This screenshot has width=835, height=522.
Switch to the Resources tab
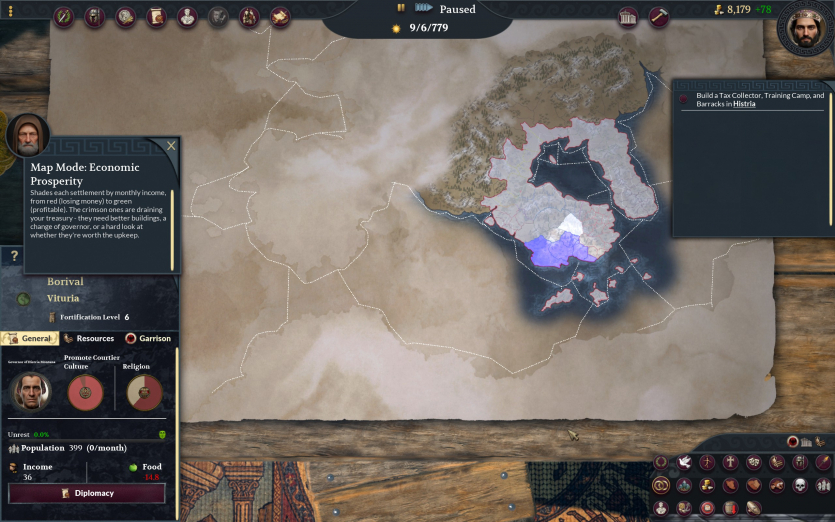[x=89, y=338]
